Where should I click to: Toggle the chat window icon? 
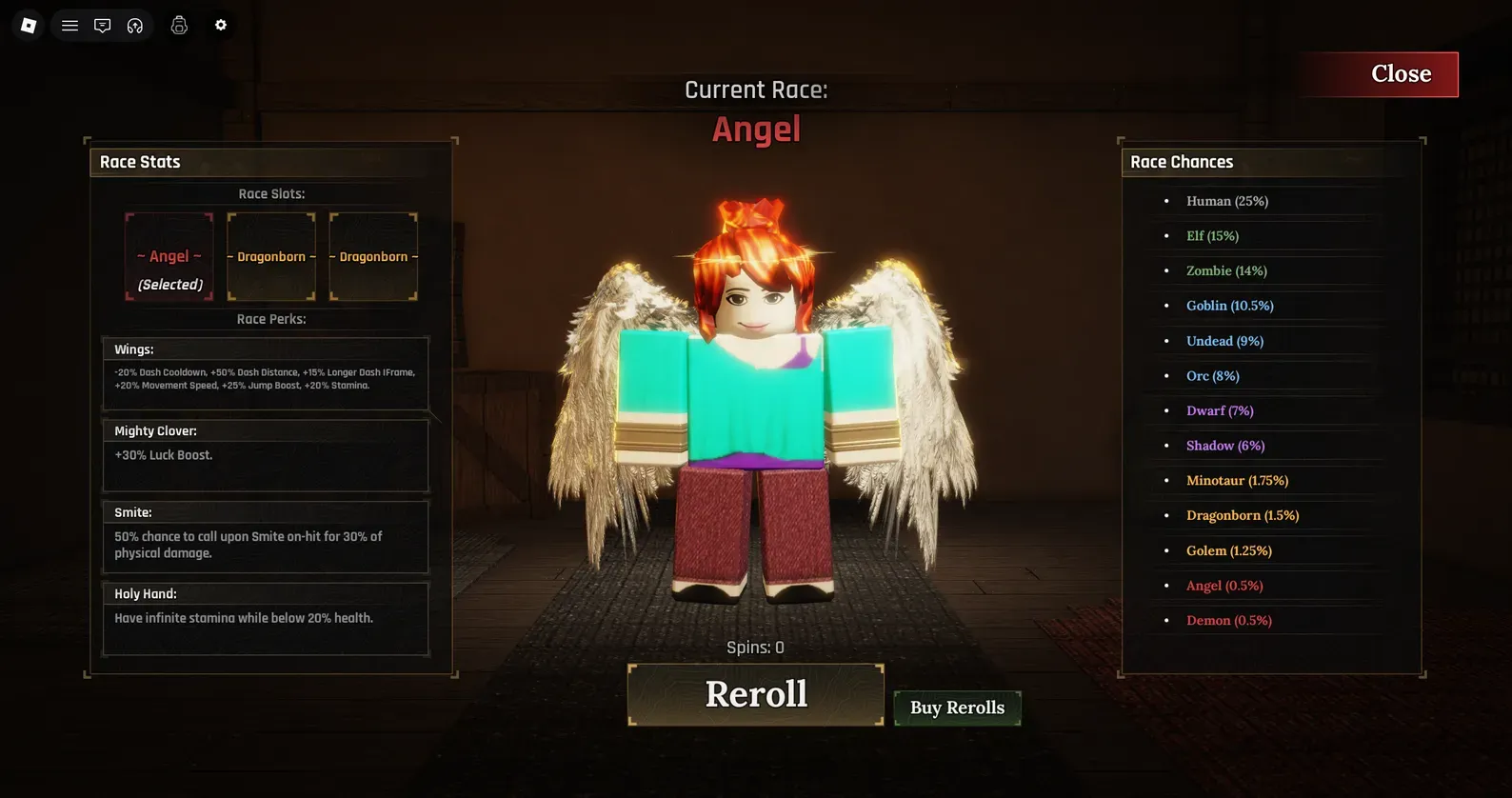[102, 26]
